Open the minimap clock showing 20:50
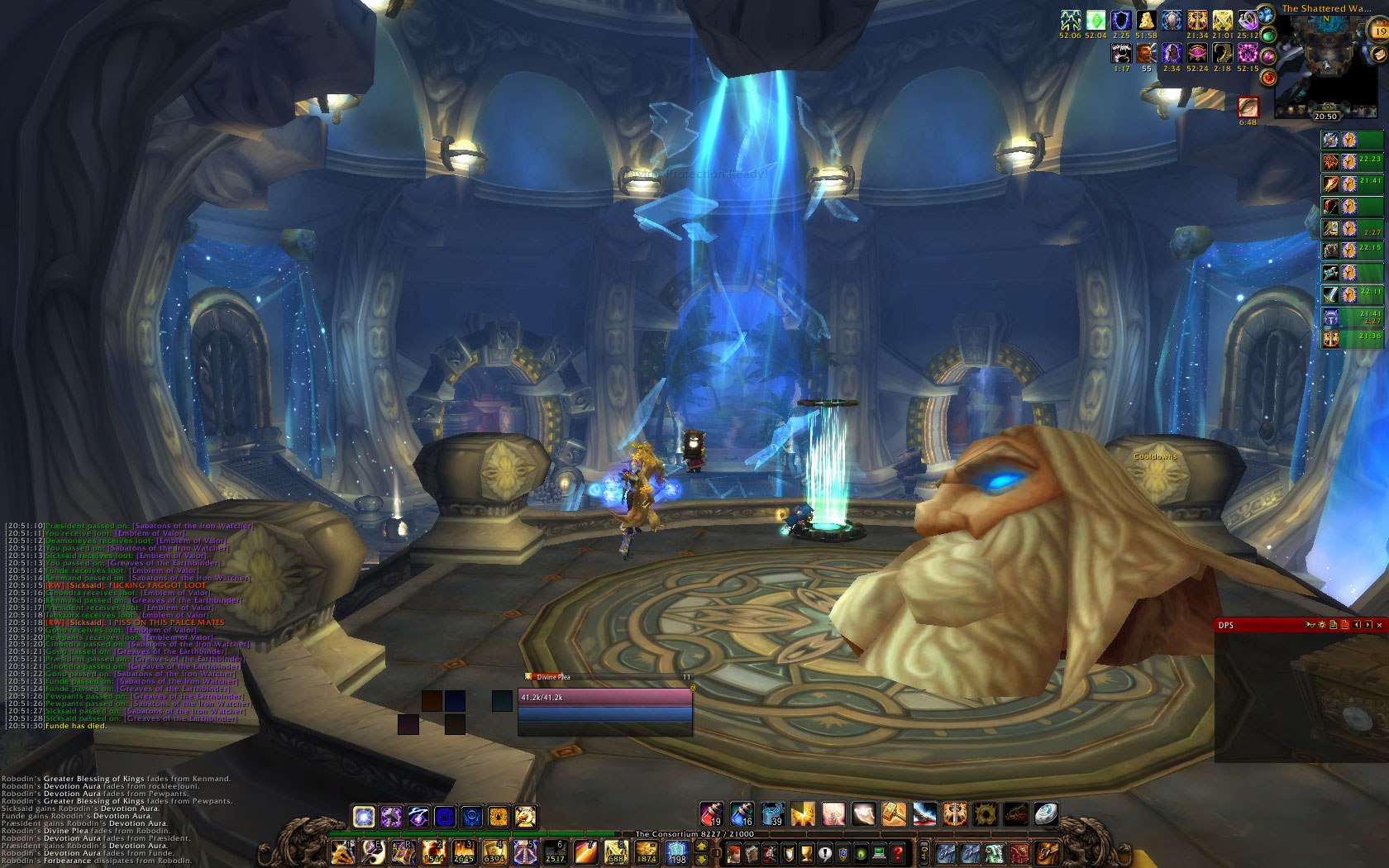The height and width of the screenshot is (868, 1389). pos(1326,116)
